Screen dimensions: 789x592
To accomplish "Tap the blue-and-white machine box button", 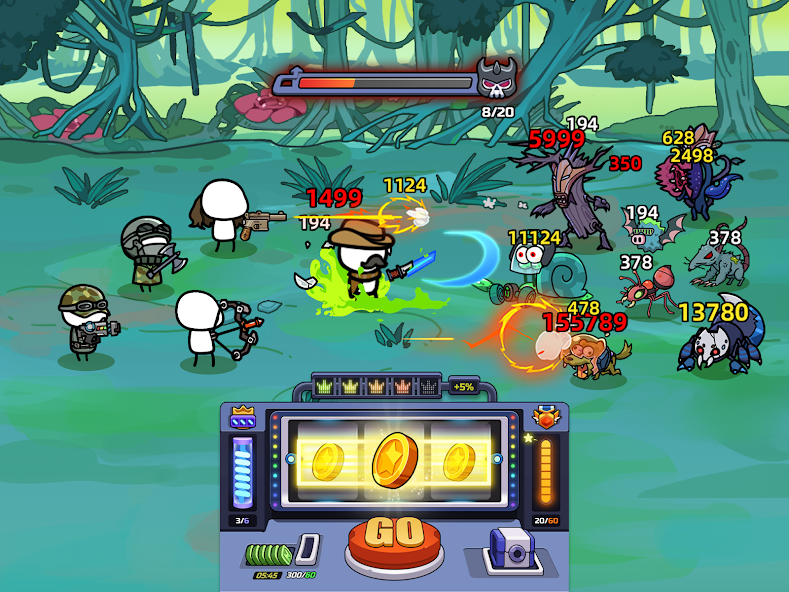I will pyautogui.click(x=511, y=551).
